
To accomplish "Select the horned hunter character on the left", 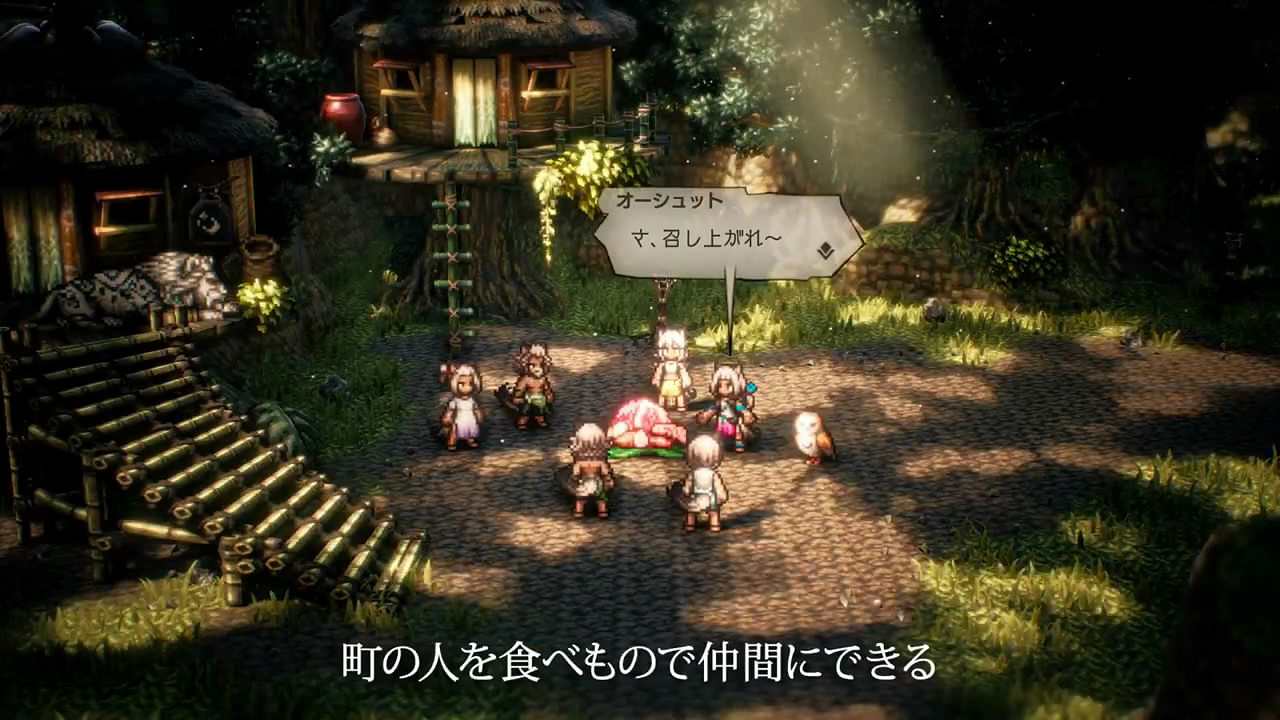I will point(533,385).
